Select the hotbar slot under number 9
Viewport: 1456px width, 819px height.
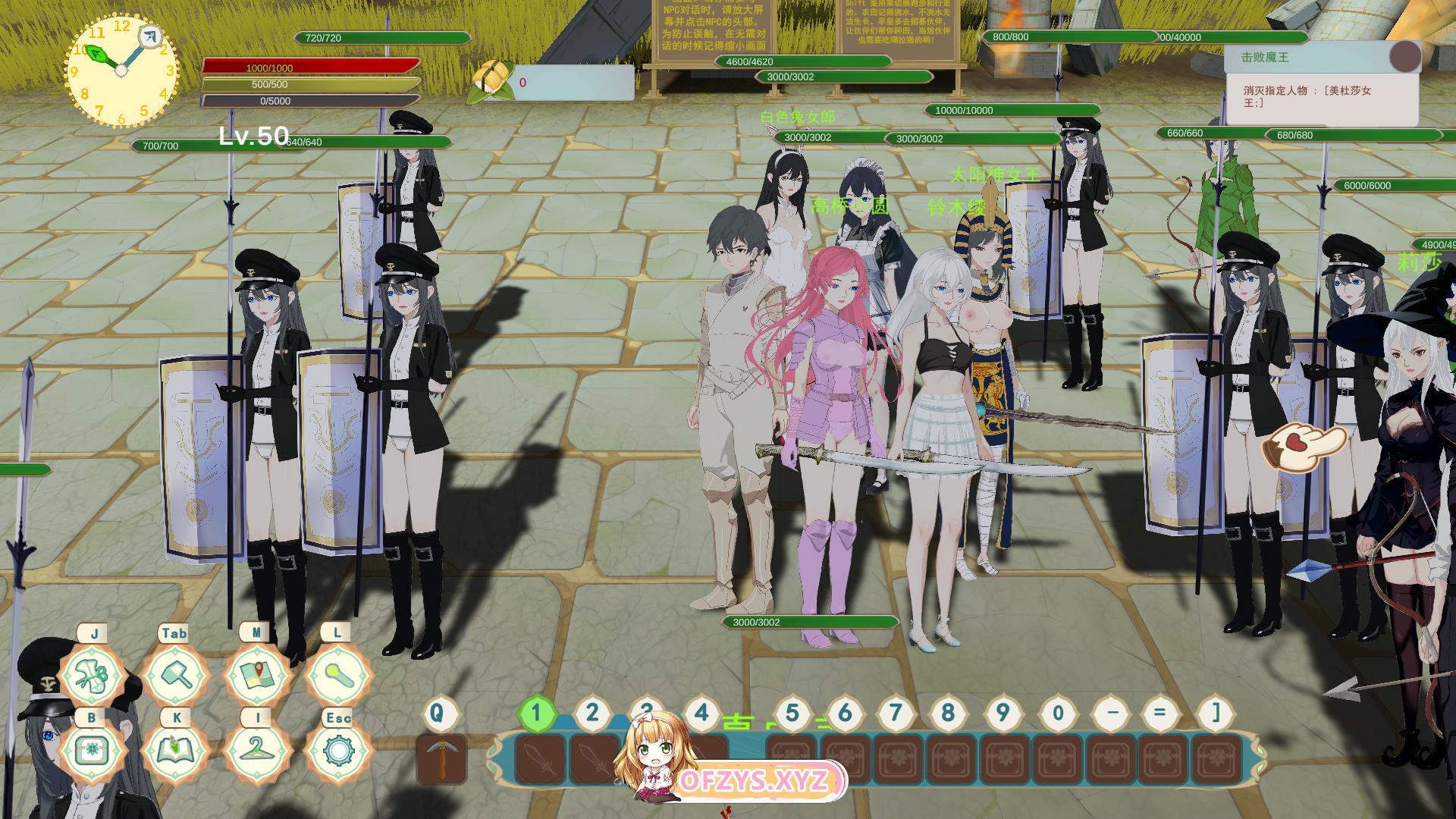click(x=1005, y=758)
